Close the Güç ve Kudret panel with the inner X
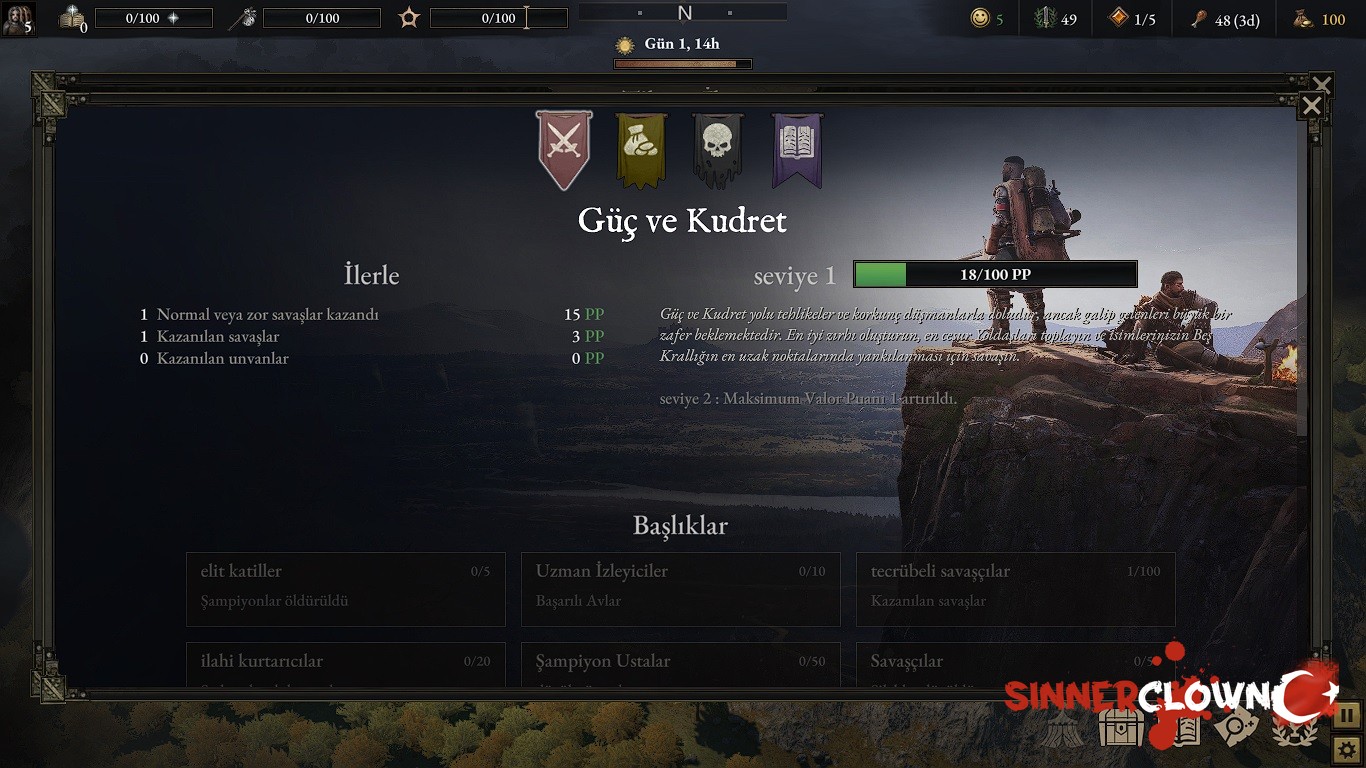This screenshot has height=768, width=1366. tap(1312, 107)
